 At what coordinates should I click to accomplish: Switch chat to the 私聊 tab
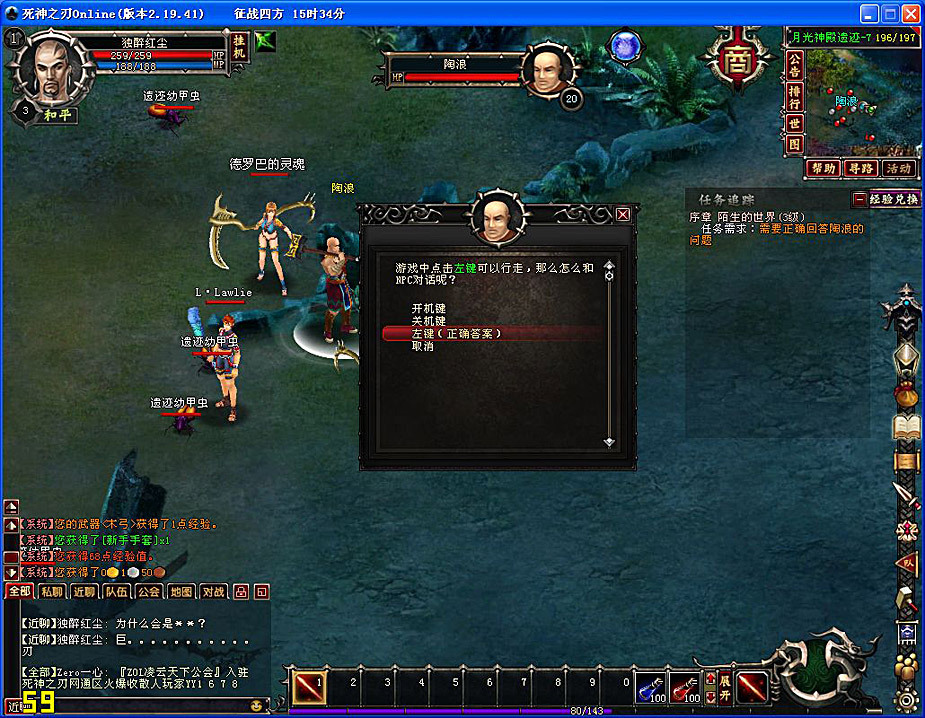click(x=52, y=591)
